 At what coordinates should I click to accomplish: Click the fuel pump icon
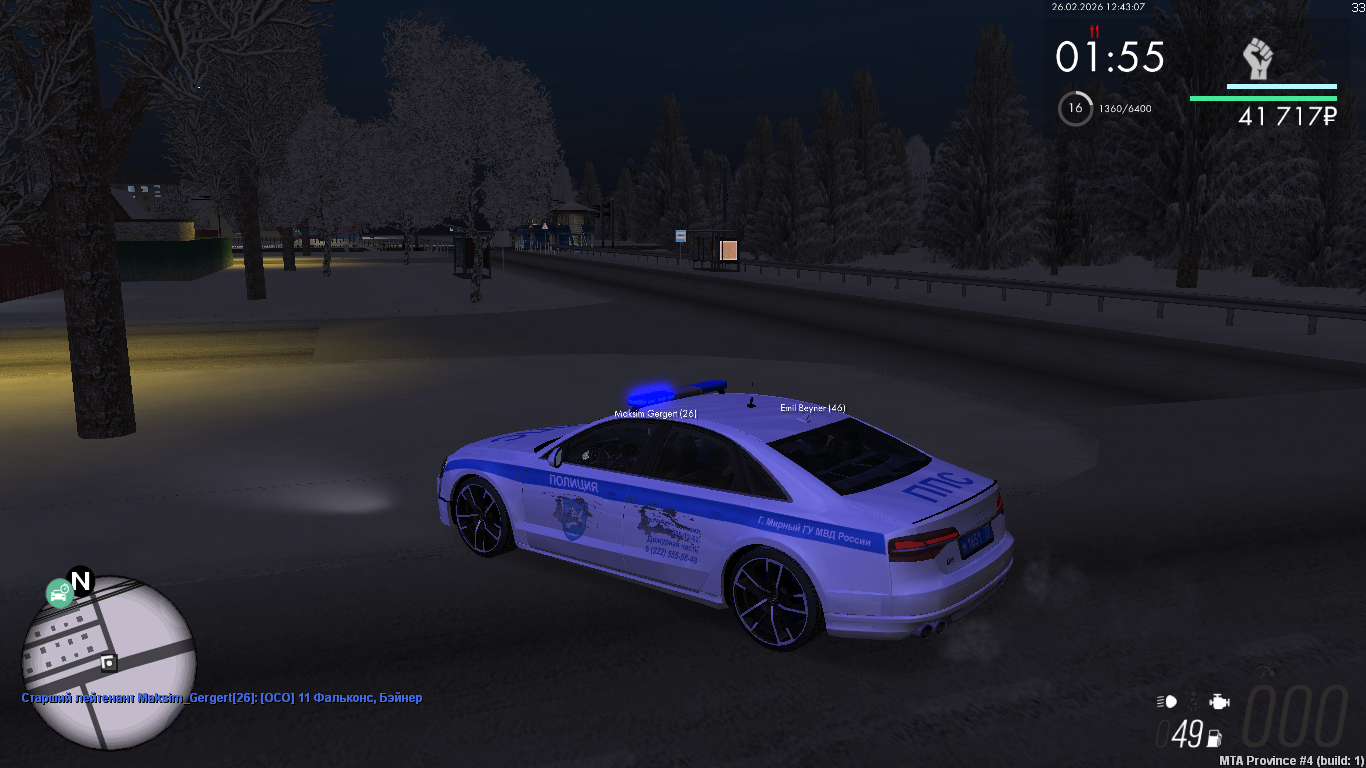click(1215, 739)
